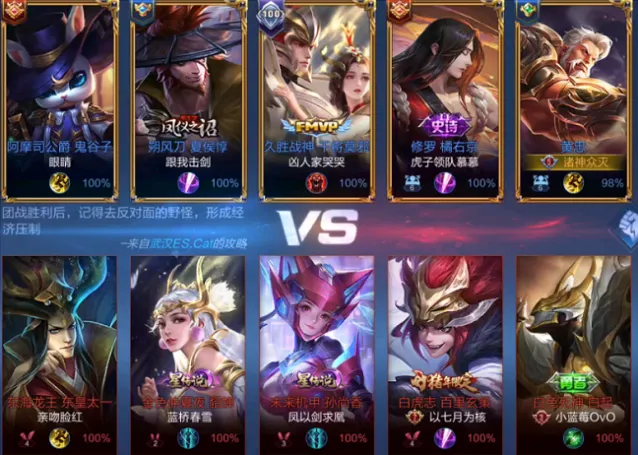Select the 孙尚香 hero card
The width and height of the screenshot is (638, 455).
point(316,340)
